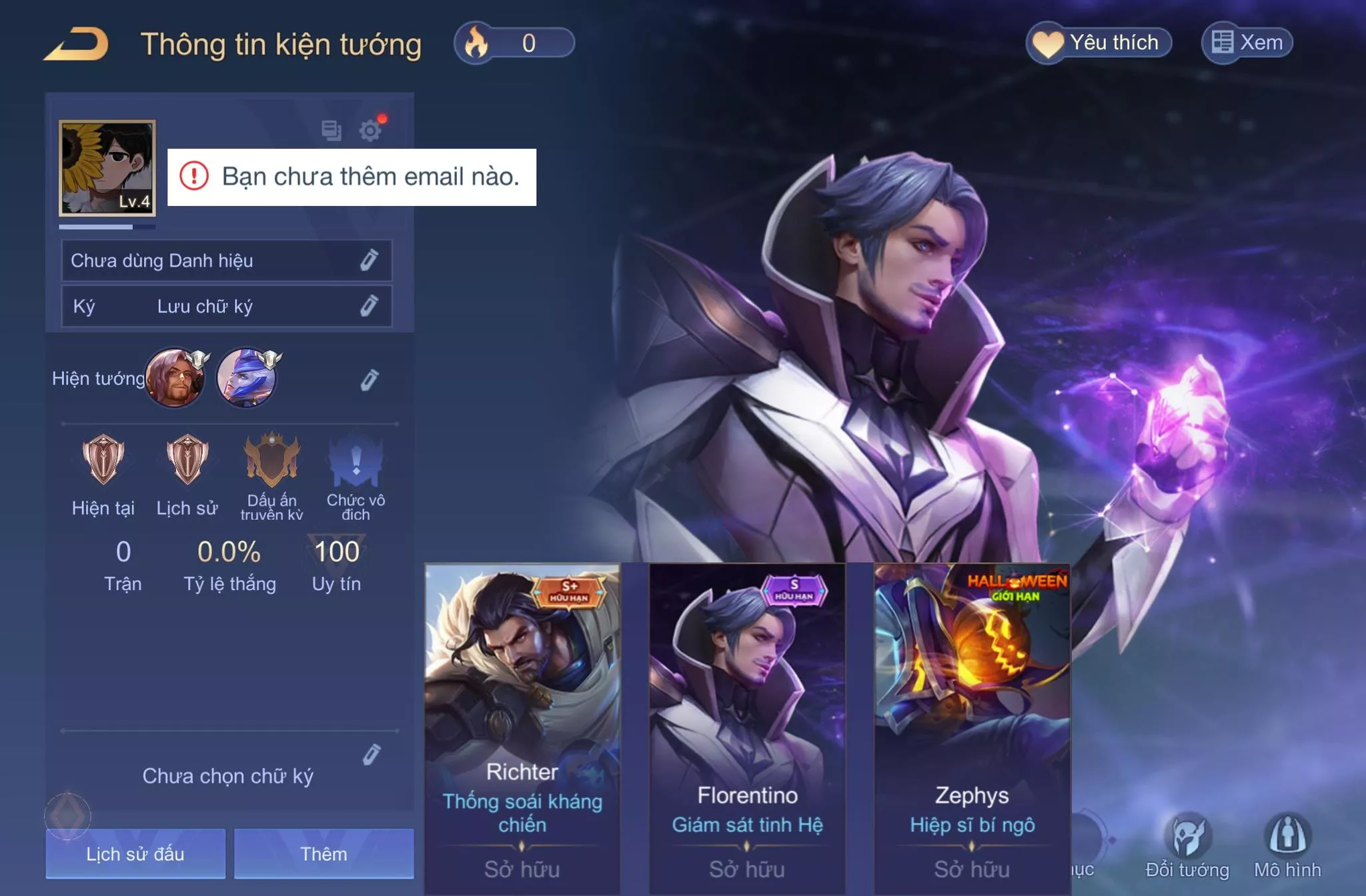Open the Xem view button
The width and height of the screenshot is (1366, 896).
point(1247,43)
